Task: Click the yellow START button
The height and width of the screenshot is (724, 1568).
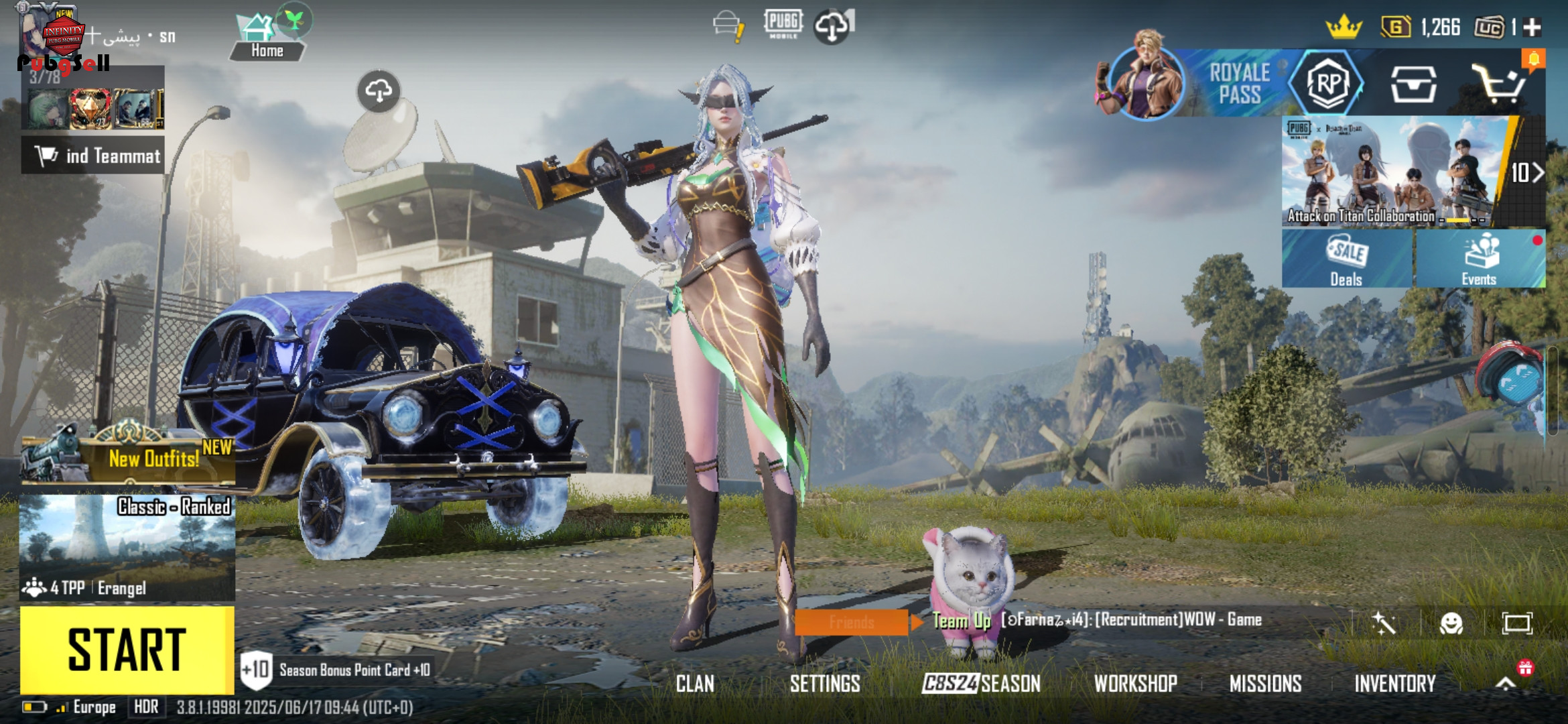Action: coord(127,649)
